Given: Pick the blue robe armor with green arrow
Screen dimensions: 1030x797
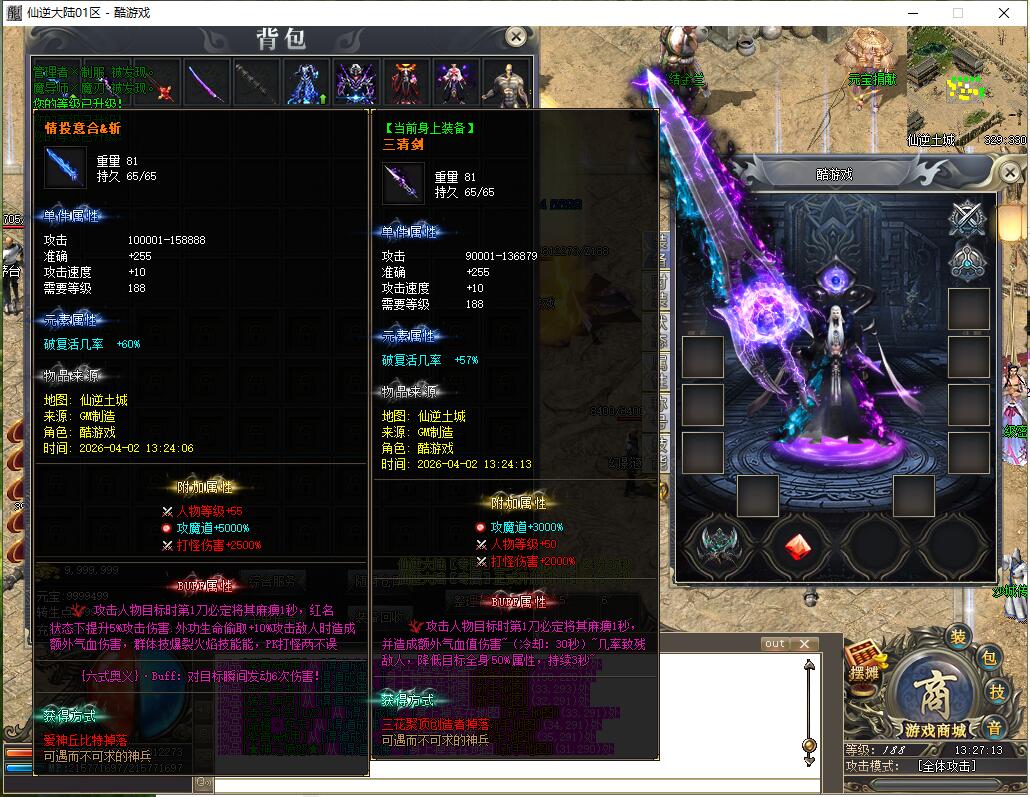Looking at the screenshot, I should [x=306, y=83].
